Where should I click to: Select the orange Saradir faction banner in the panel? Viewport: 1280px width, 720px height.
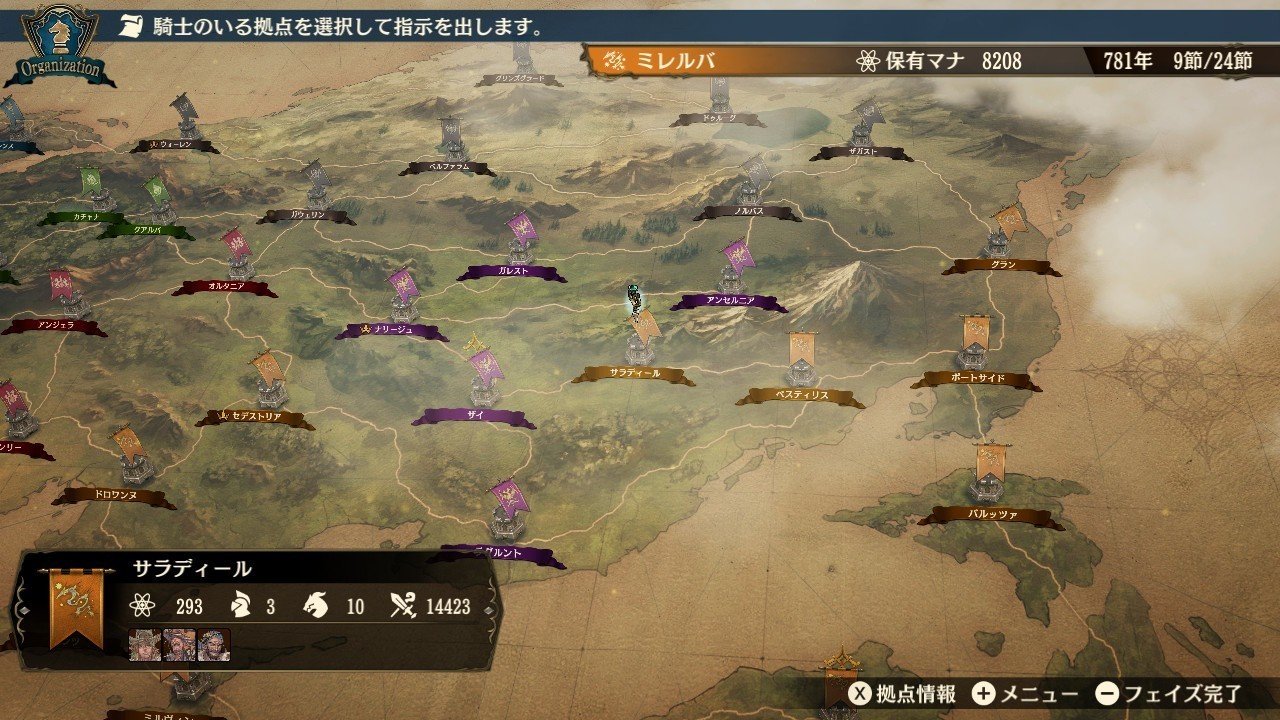(79, 605)
